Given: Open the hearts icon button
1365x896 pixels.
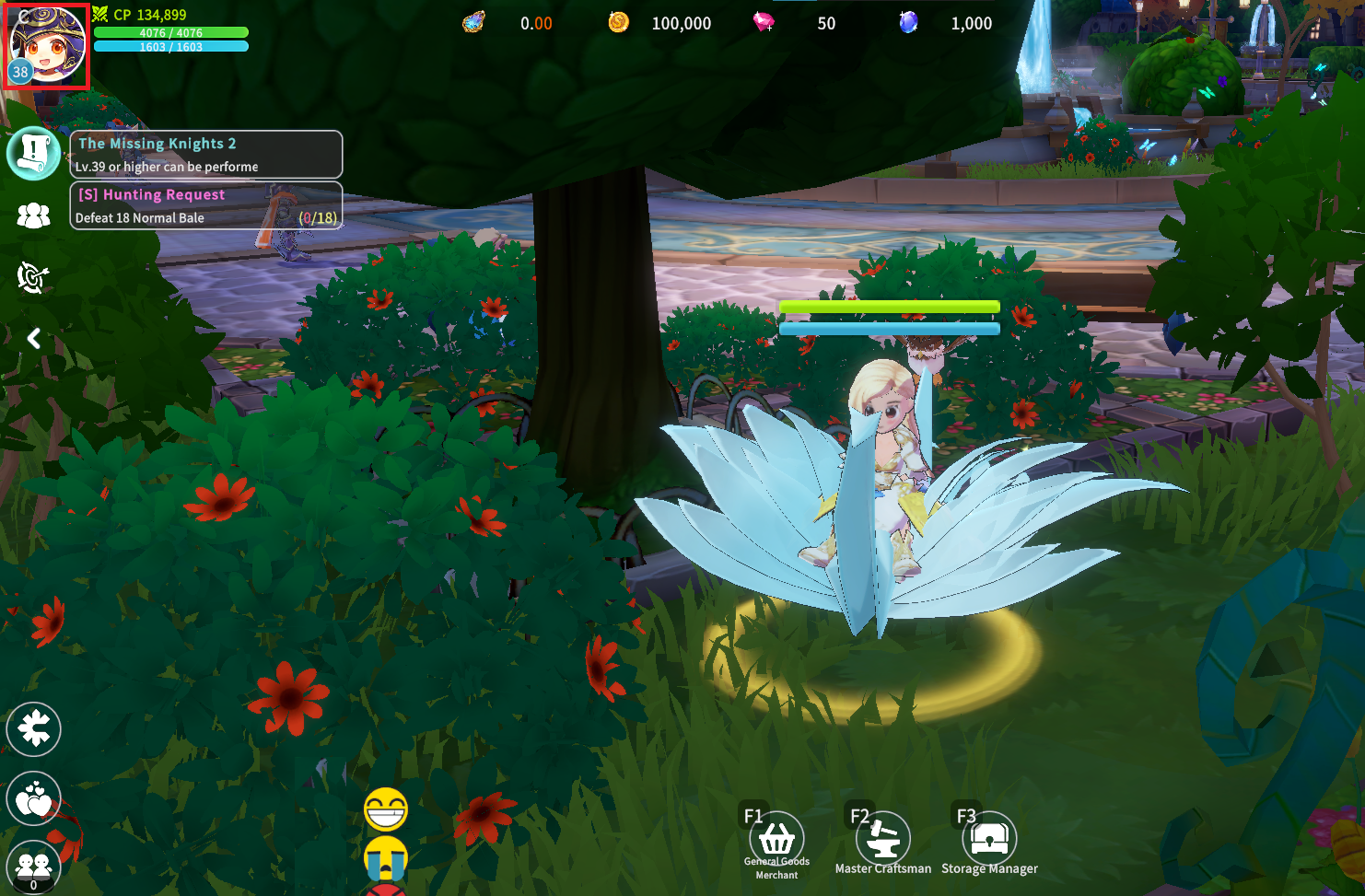Looking at the screenshot, I should 34,798.
